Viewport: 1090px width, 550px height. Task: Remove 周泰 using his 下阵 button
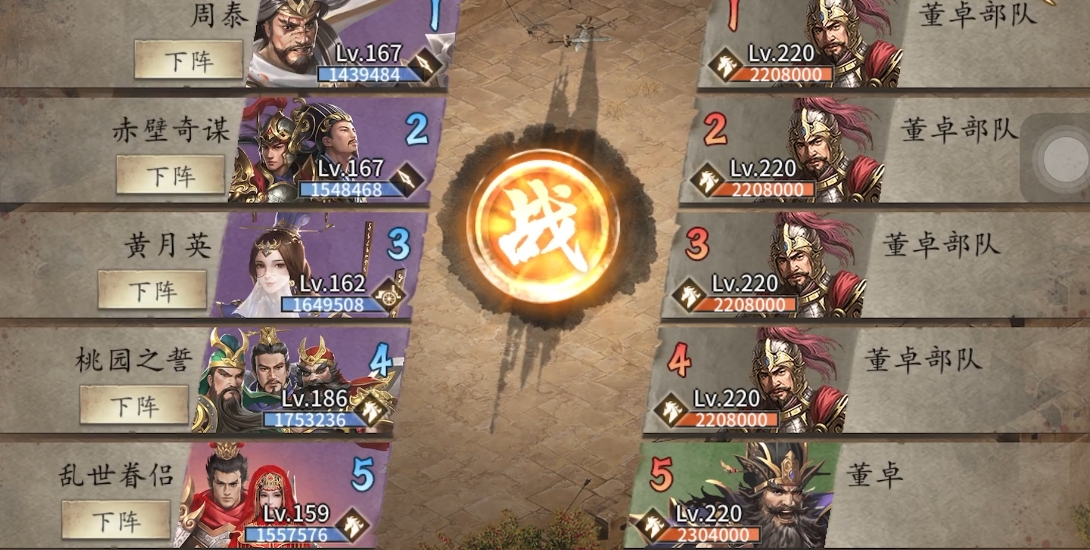tap(189, 59)
